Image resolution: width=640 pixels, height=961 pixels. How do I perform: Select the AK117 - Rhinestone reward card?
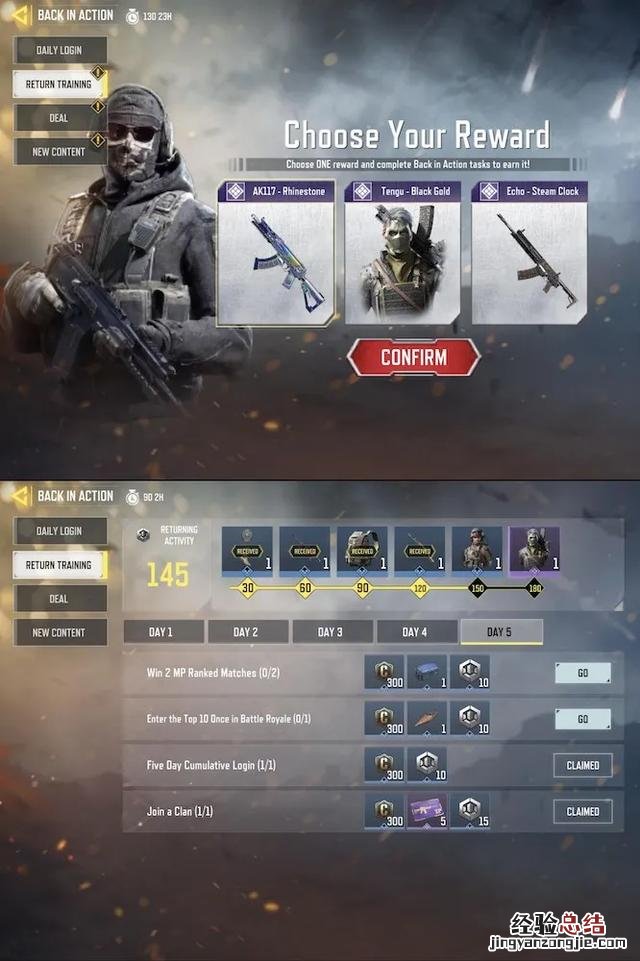point(275,253)
